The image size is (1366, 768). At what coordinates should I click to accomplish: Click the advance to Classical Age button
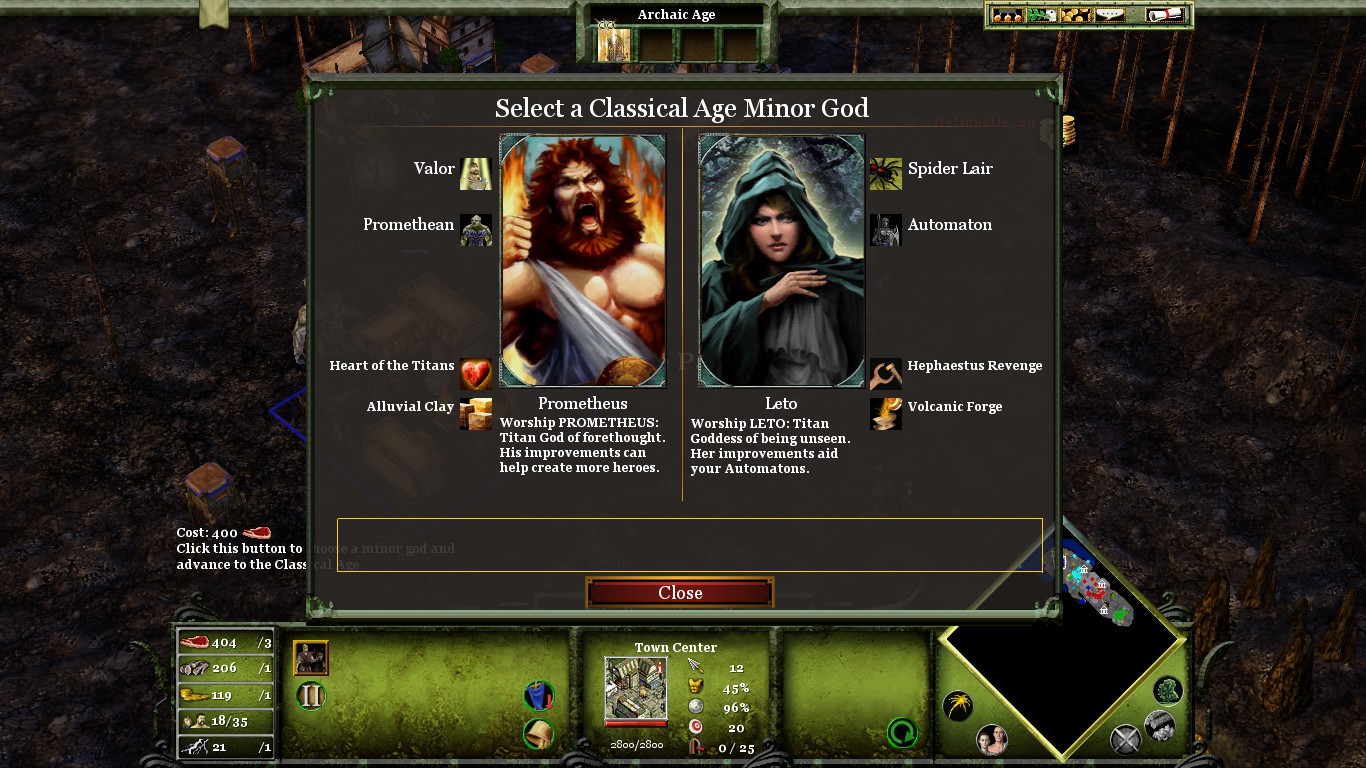pyautogui.click(x=310, y=695)
